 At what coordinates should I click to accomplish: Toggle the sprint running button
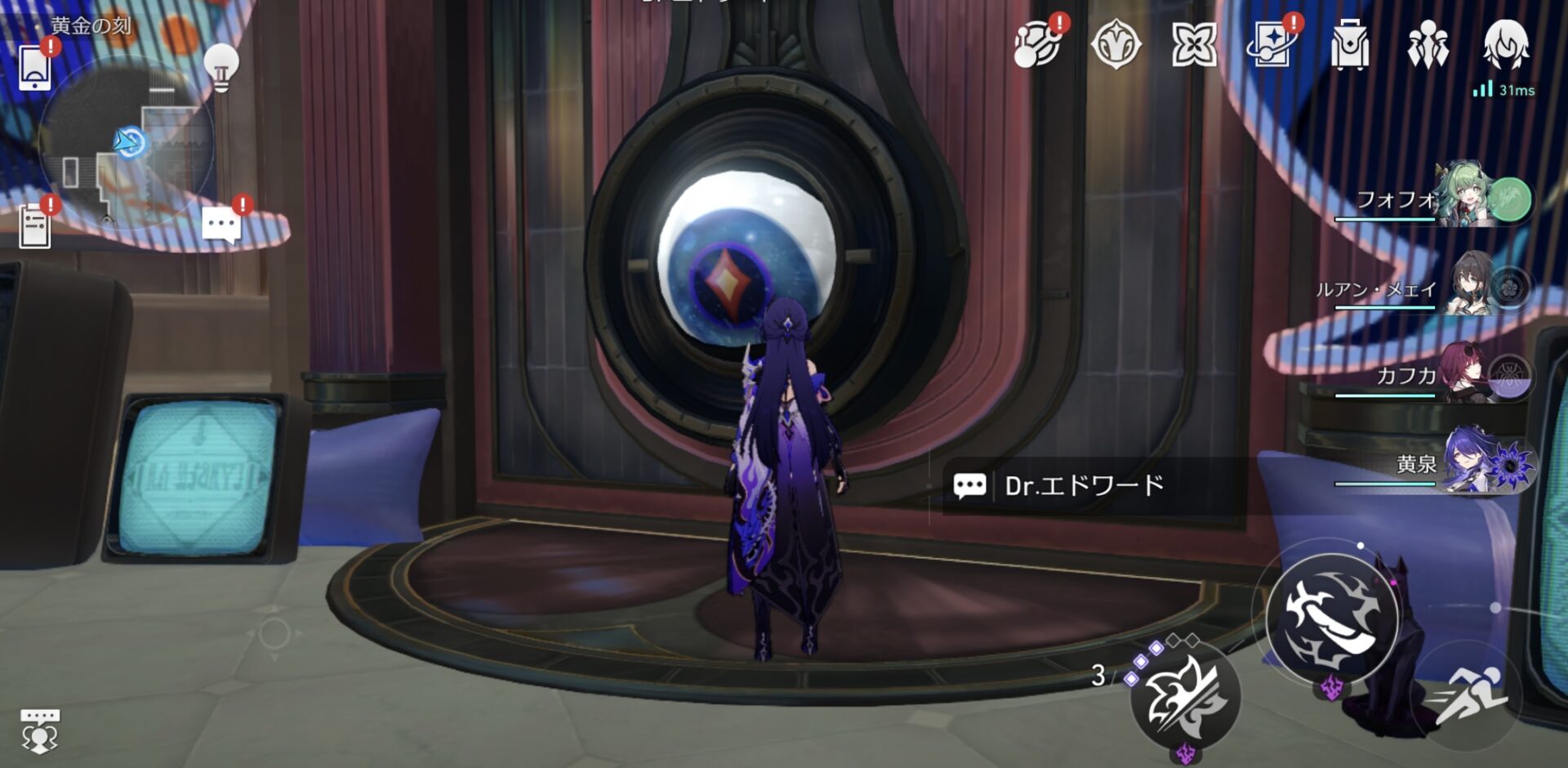pos(1470,694)
